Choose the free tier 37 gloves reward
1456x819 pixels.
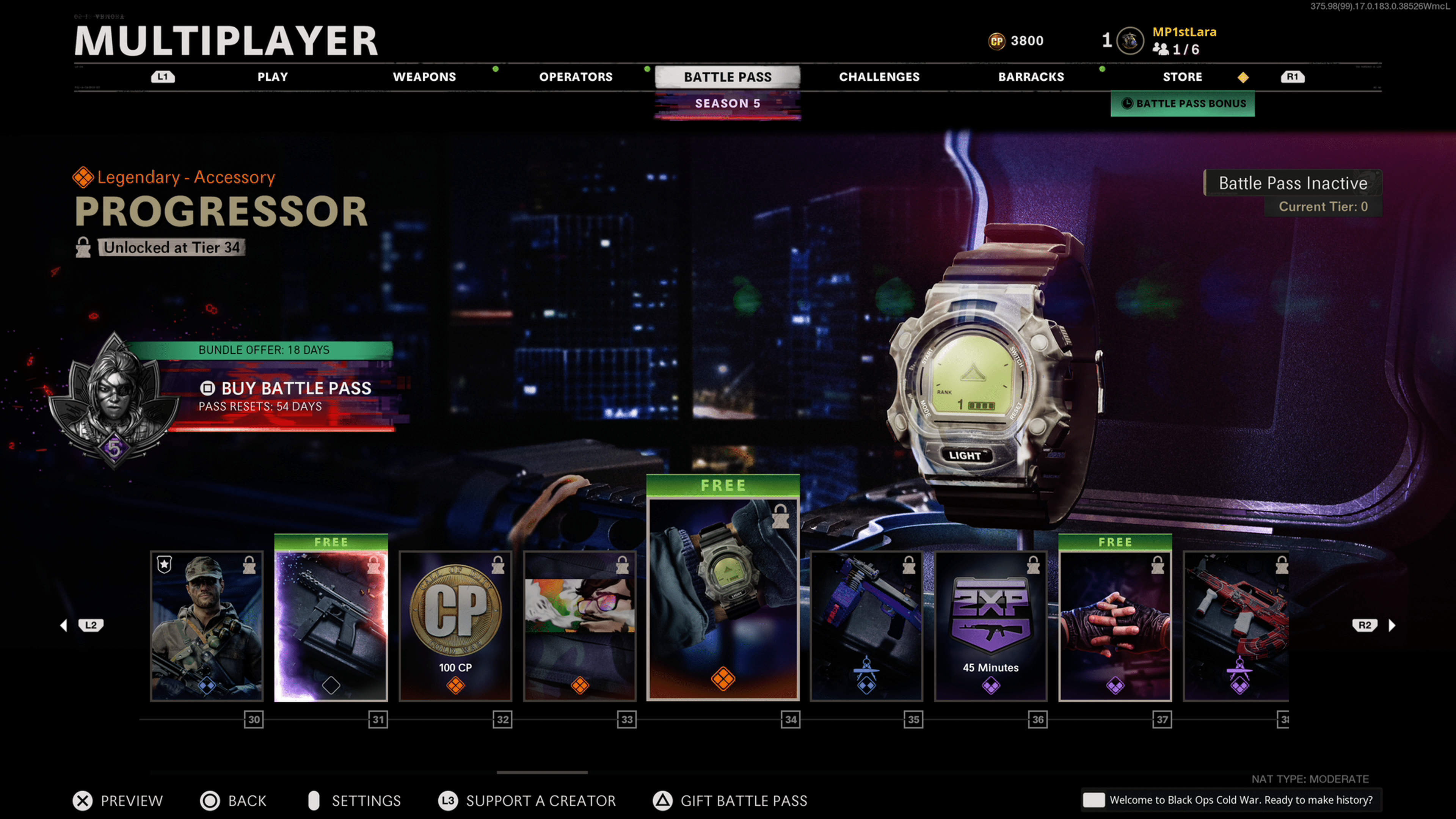[x=1115, y=626]
